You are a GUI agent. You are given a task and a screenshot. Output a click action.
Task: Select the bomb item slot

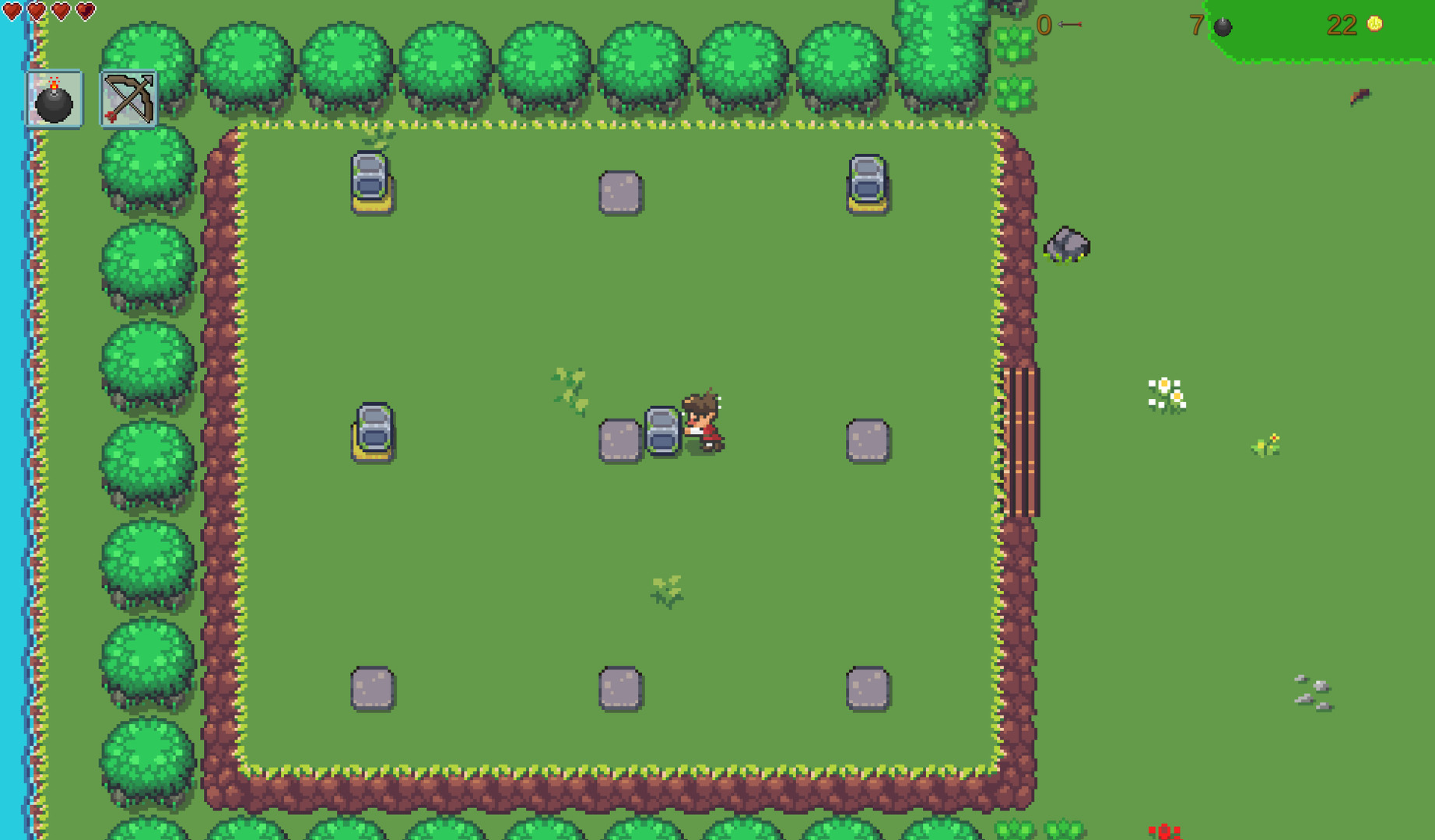pos(53,100)
